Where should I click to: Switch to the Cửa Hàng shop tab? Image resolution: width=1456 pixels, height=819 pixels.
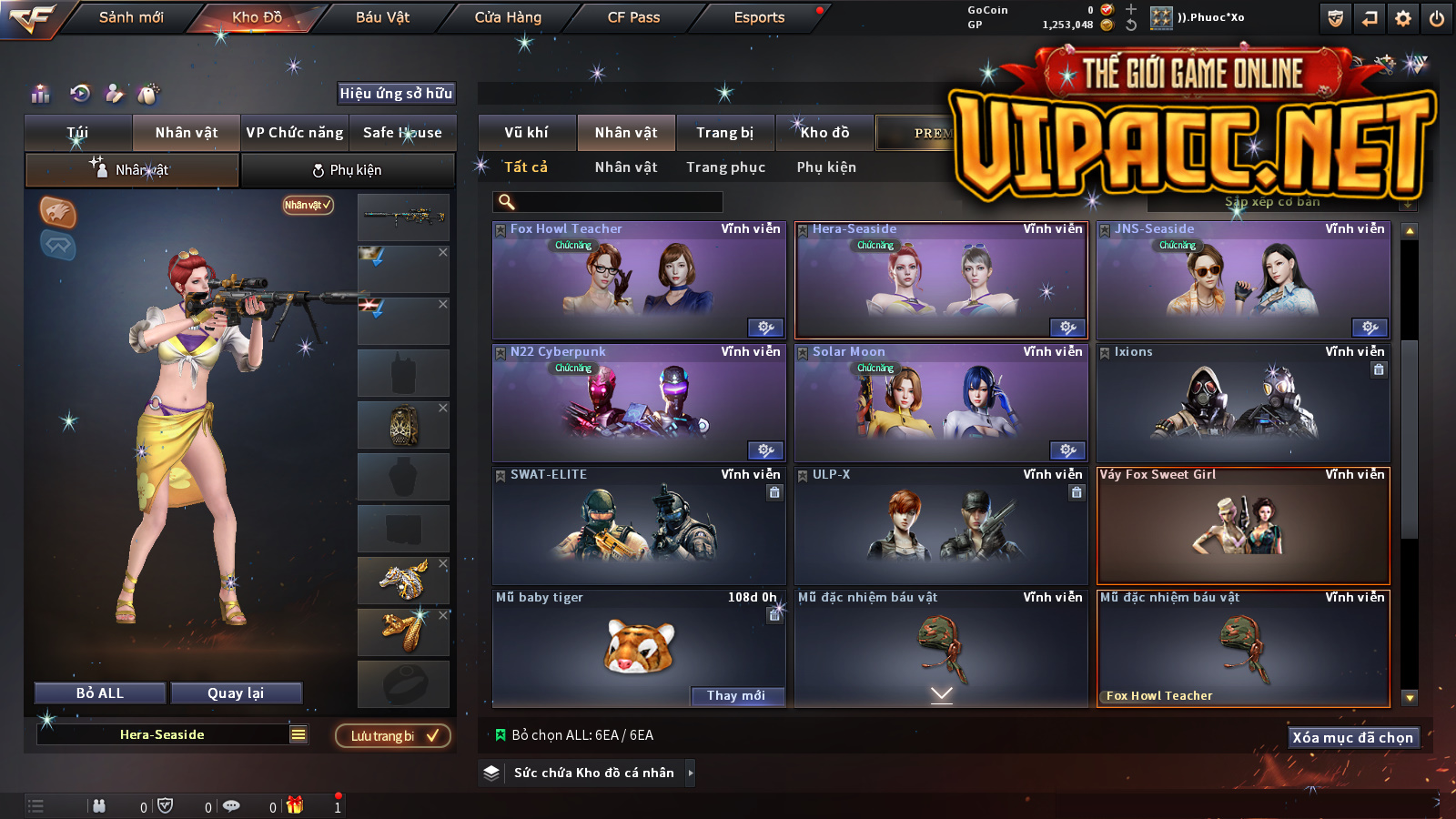pyautogui.click(x=508, y=17)
